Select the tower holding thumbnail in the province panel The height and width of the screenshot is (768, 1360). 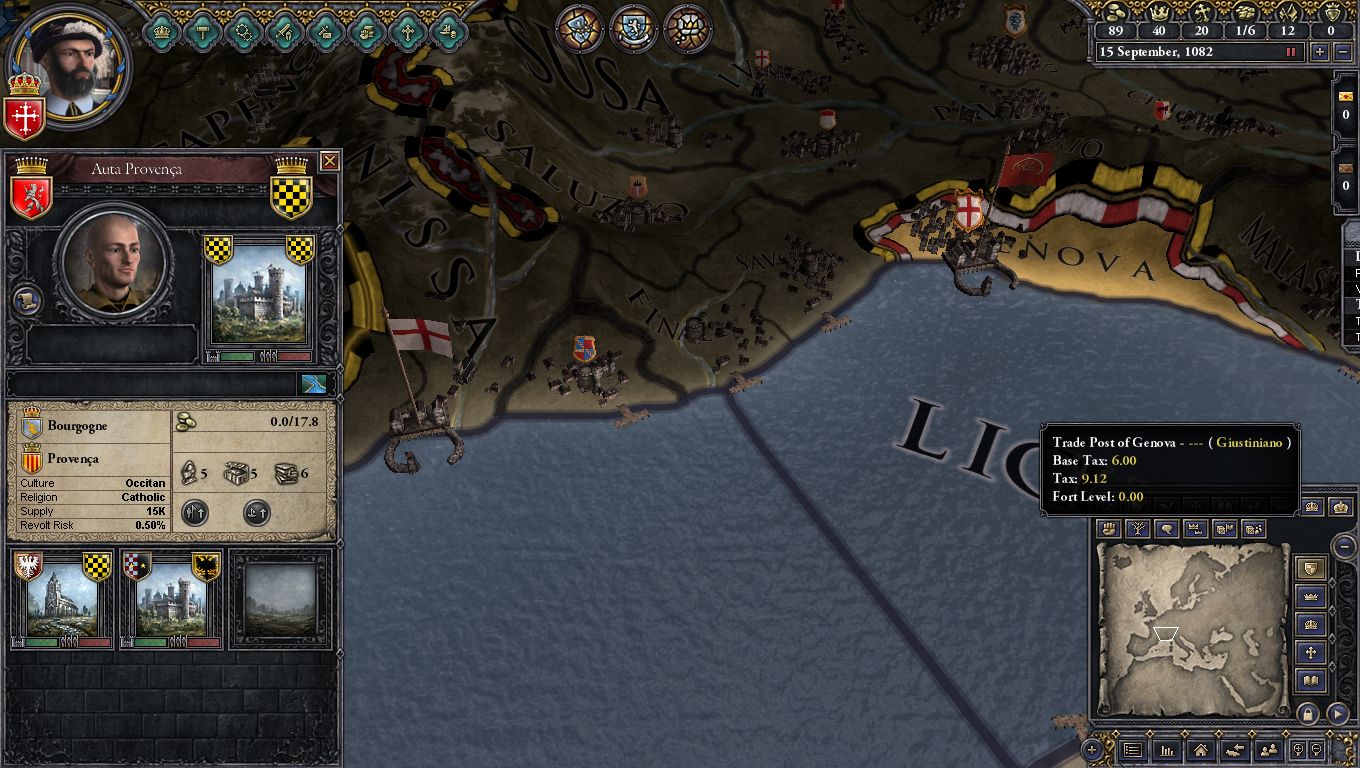point(172,595)
